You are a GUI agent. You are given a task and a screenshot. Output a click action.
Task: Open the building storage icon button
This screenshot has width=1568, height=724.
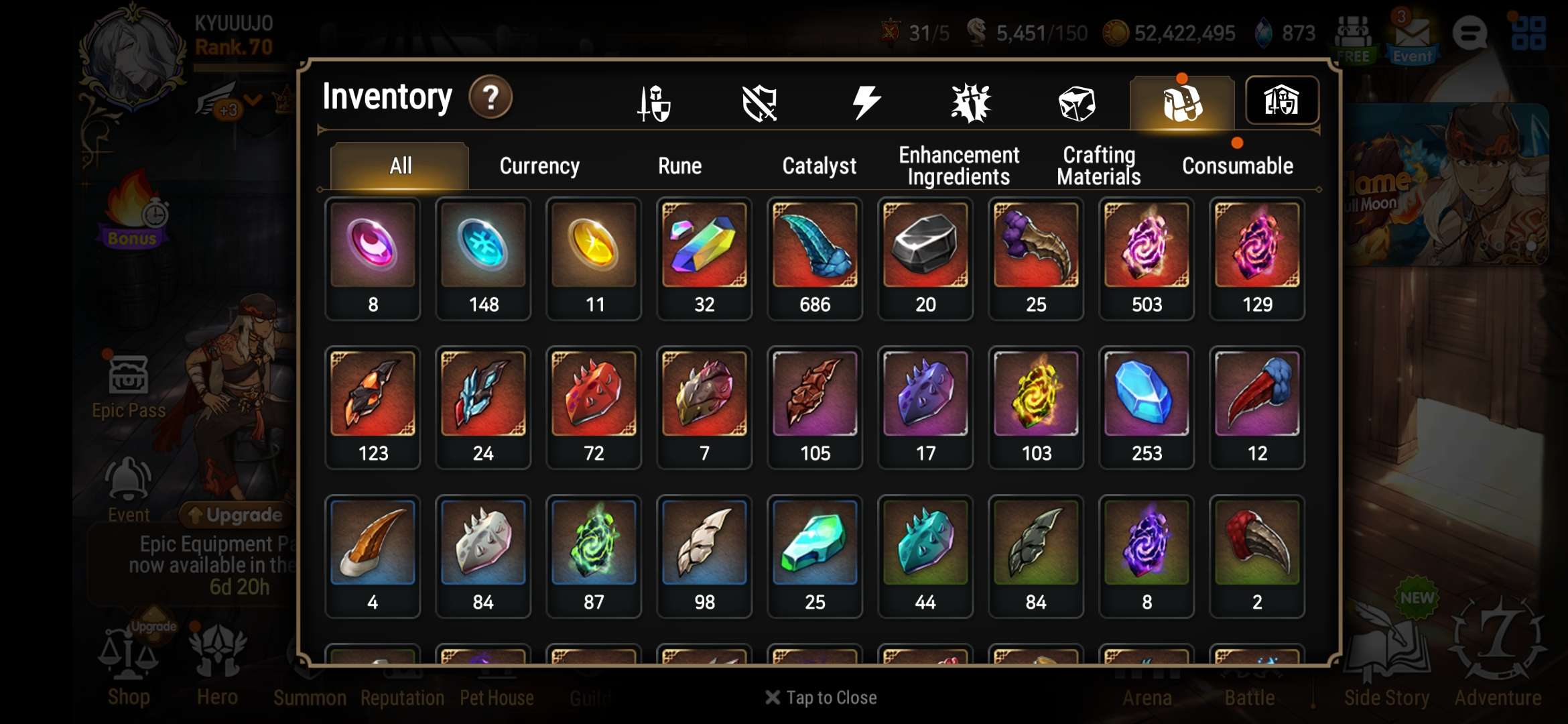[1281, 101]
